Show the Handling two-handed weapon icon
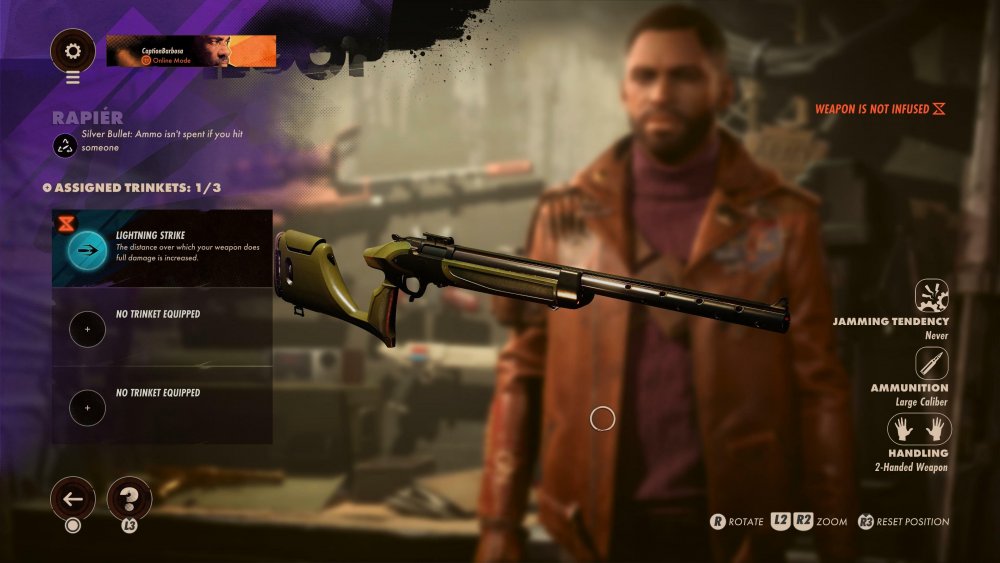 [x=919, y=429]
